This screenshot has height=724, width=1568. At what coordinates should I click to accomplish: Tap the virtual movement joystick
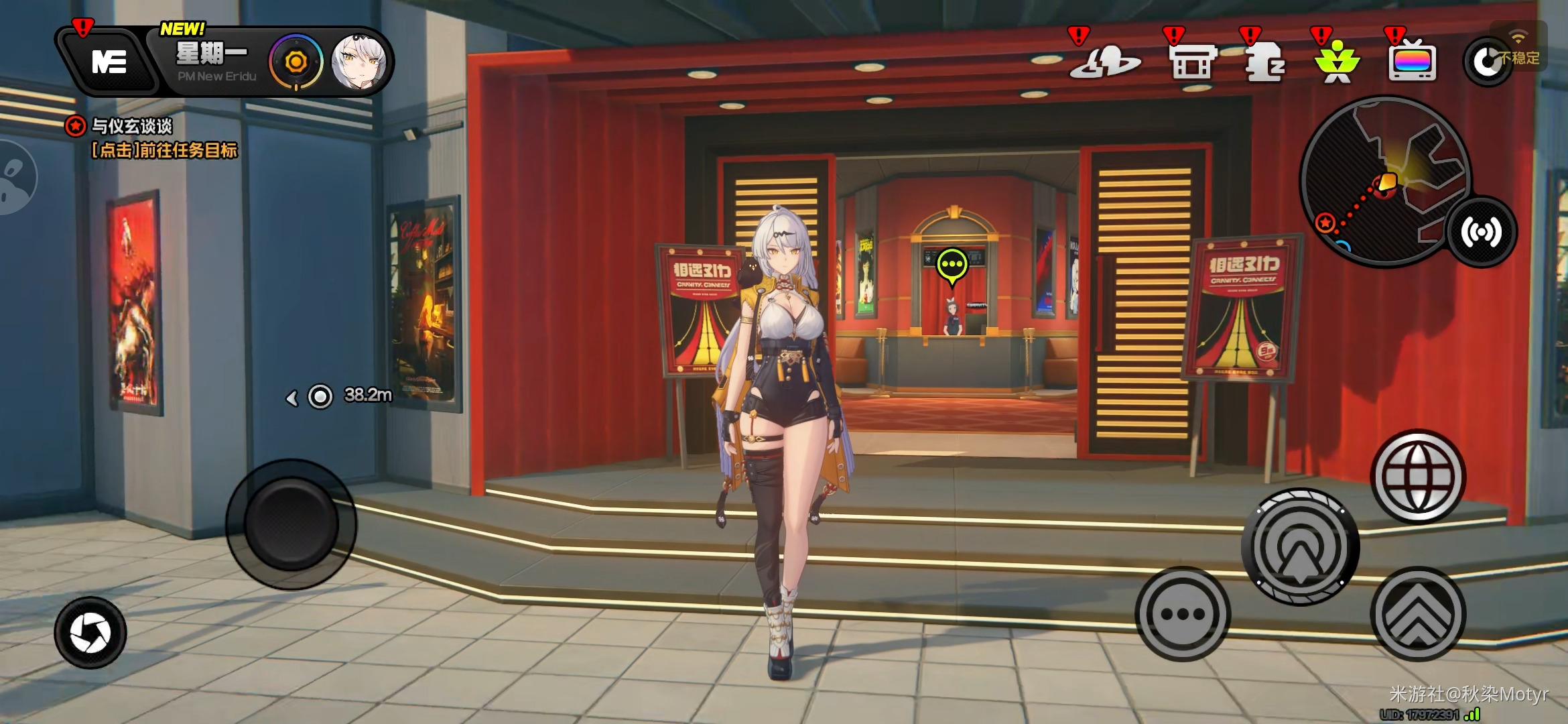[x=291, y=524]
